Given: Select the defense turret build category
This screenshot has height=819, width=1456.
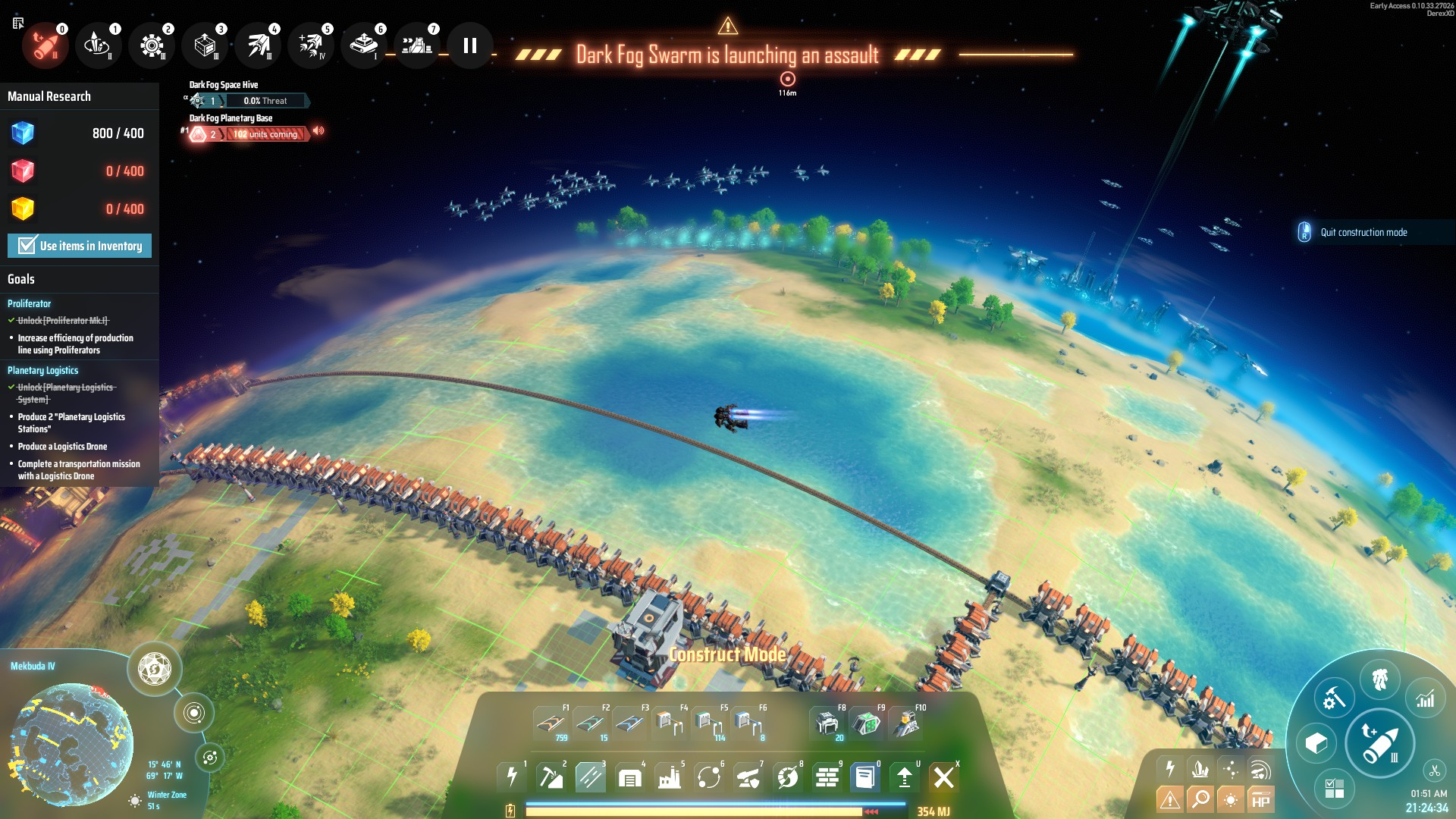Looking at the screenshot, I should click(748, 777).
